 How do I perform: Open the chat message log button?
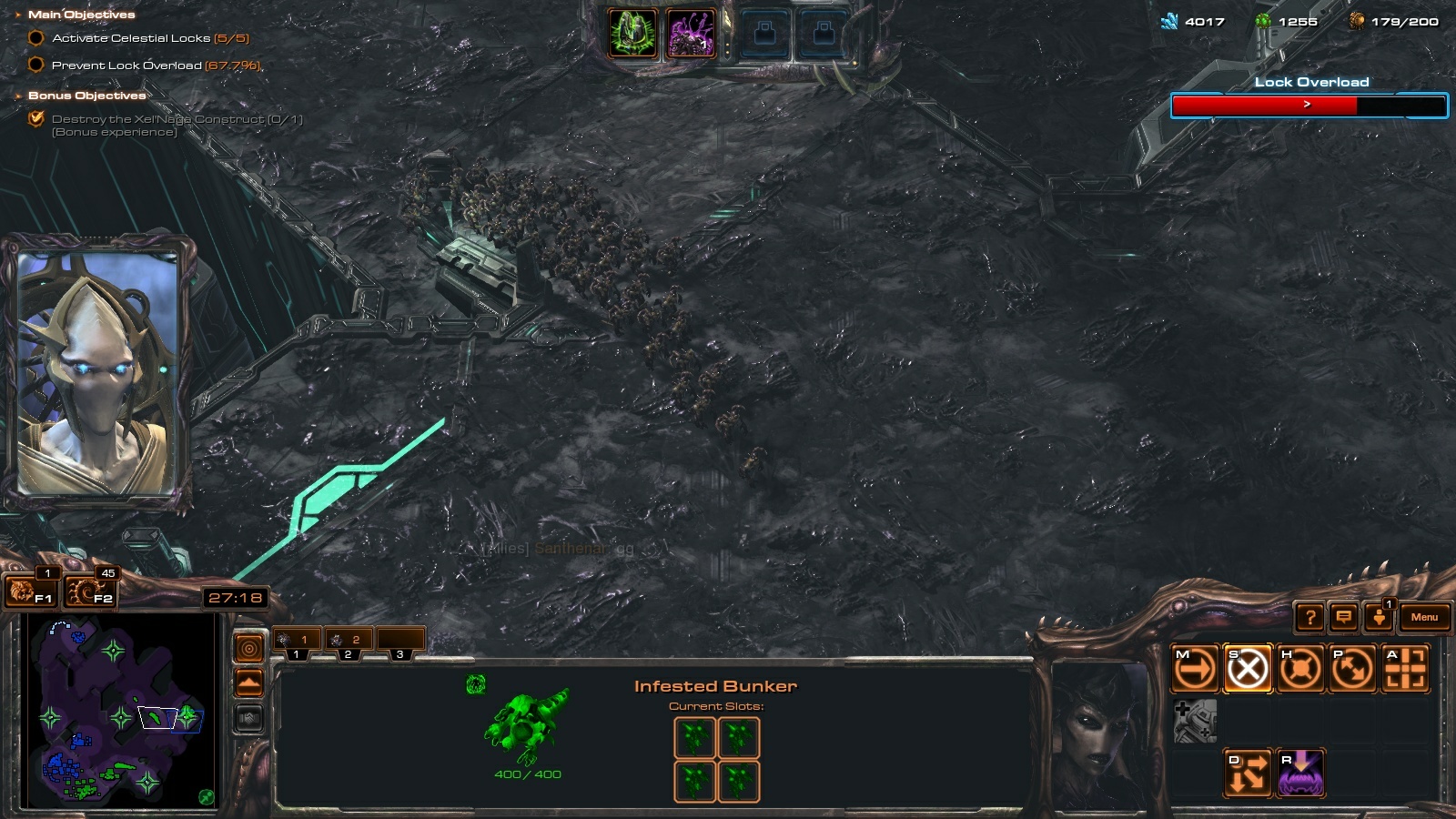coord(1343,618)
